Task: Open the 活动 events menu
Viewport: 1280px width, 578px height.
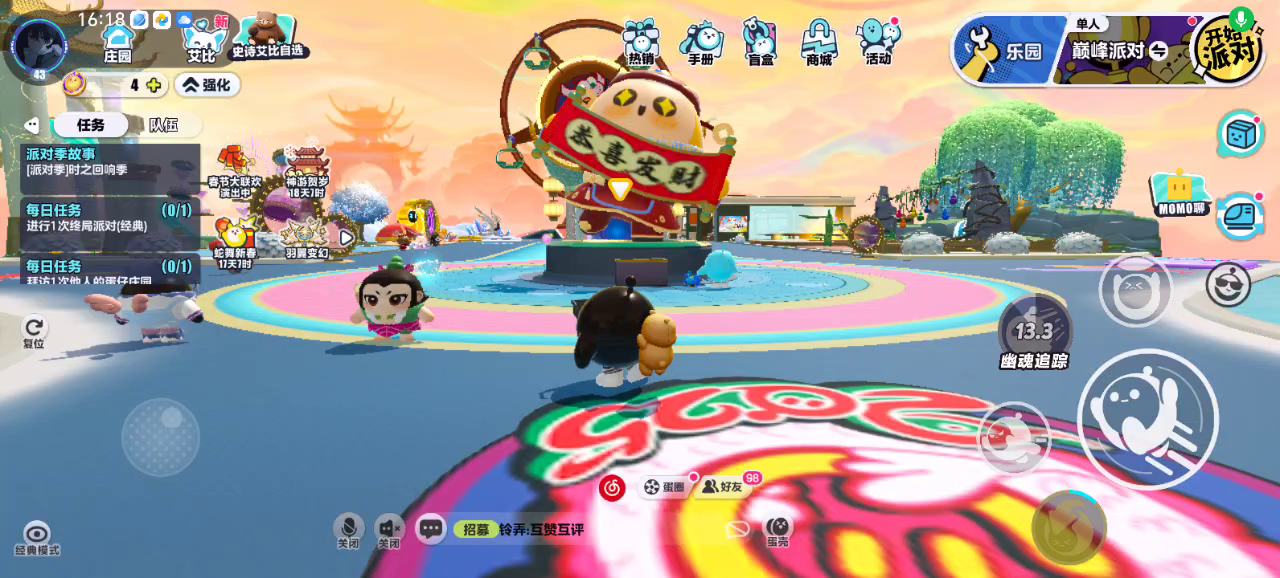Action: tap(878, 42)
